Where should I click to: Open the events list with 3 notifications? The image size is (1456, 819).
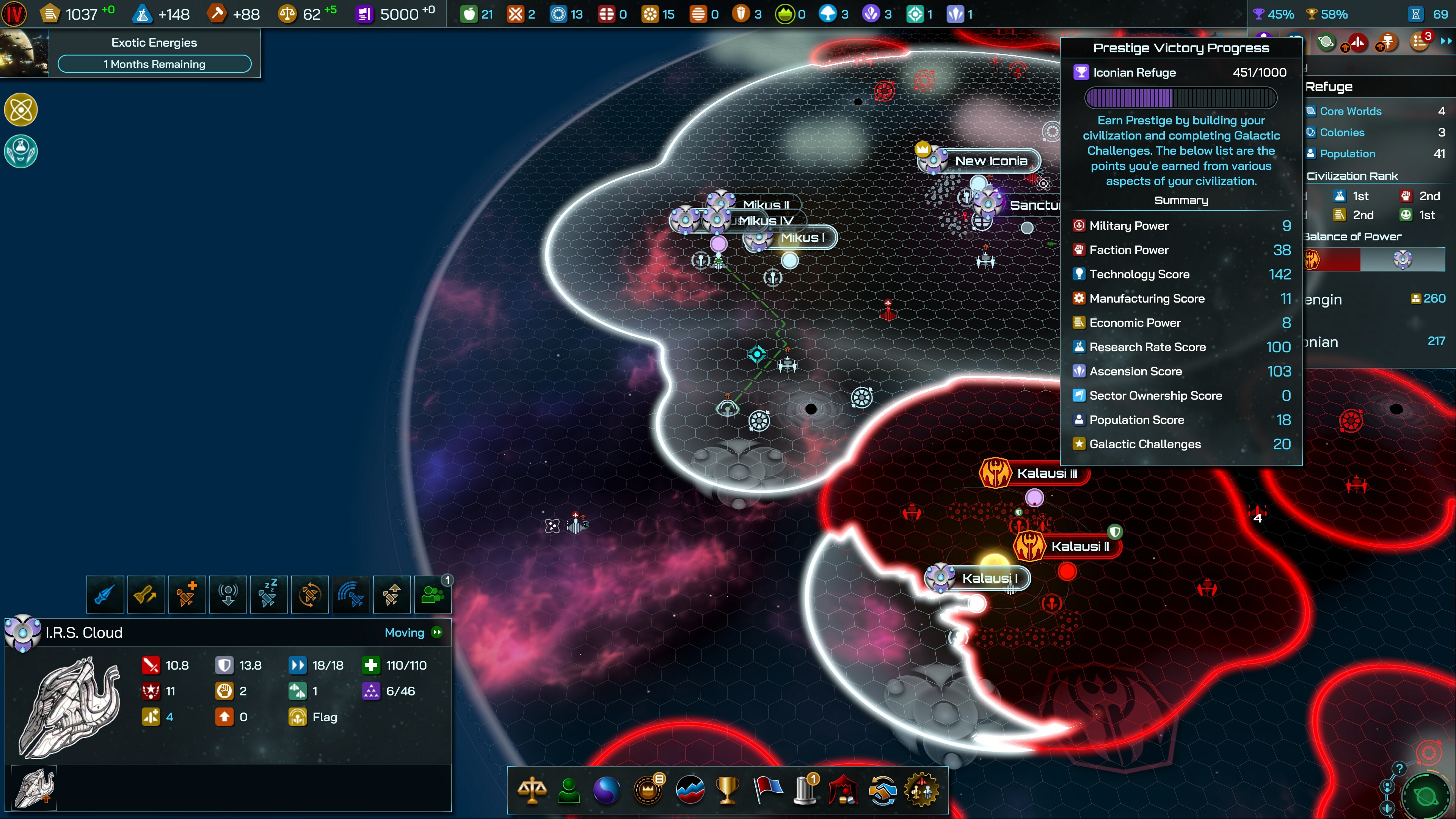point(1420,42)
